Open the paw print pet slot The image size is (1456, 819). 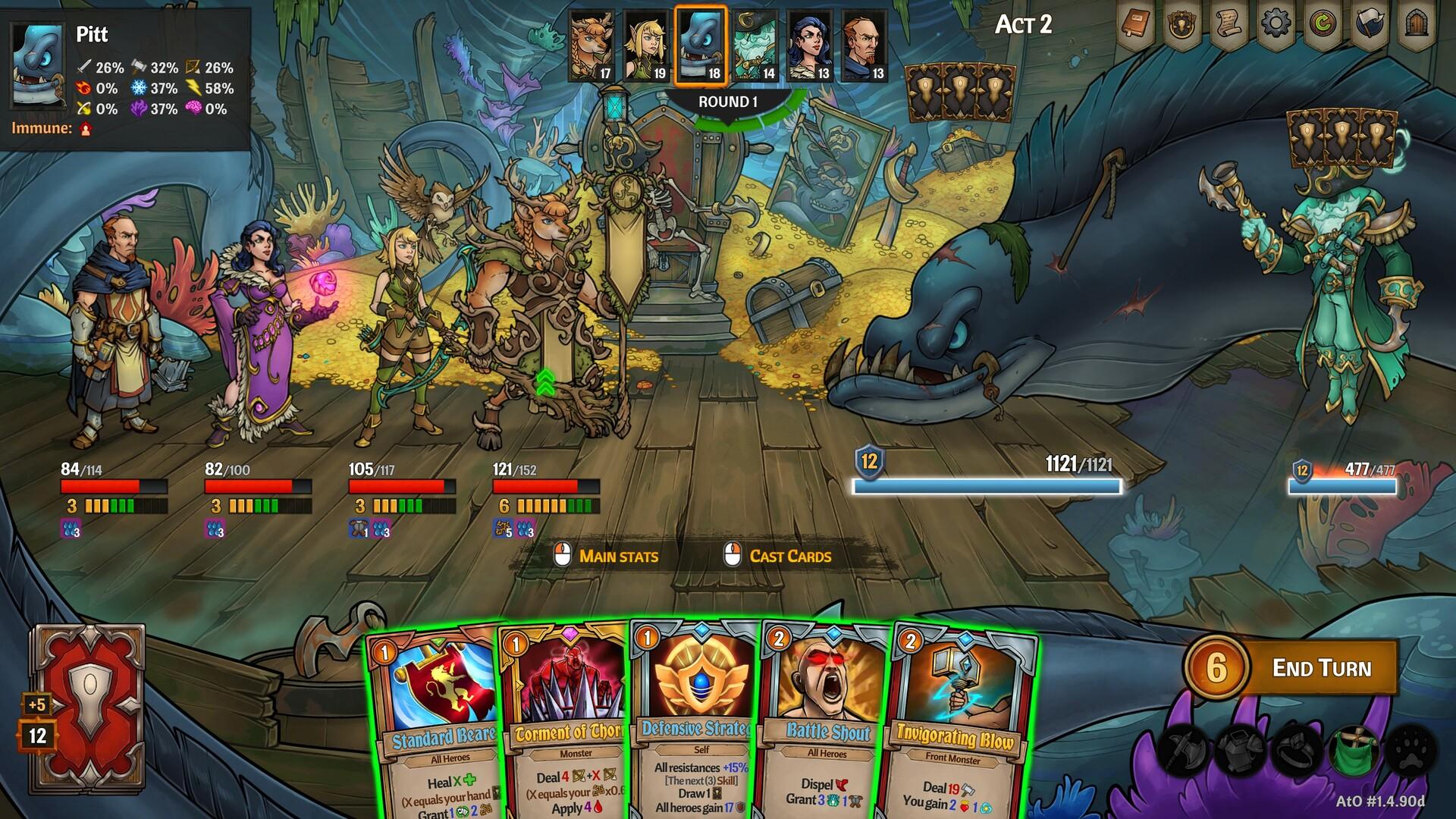[1410, 749]
